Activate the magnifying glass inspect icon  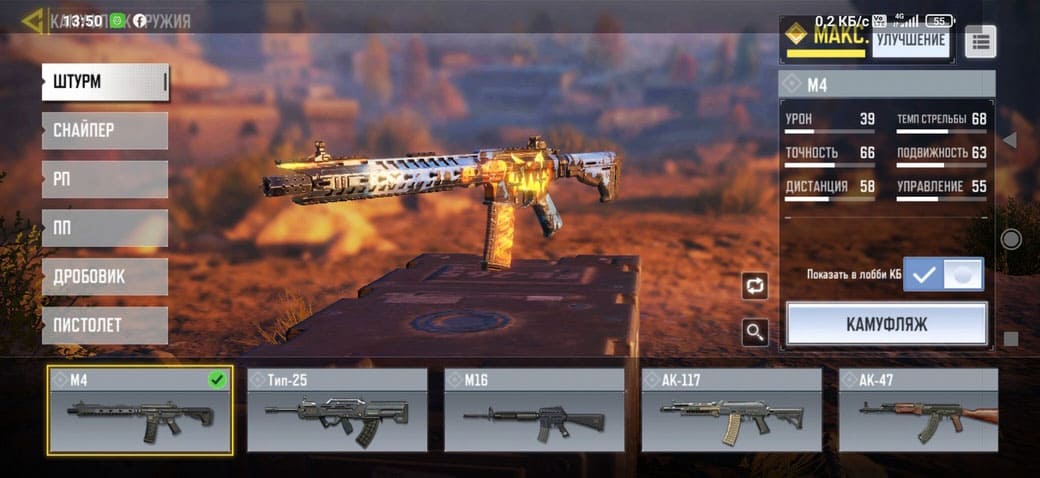tap(755, 332)
